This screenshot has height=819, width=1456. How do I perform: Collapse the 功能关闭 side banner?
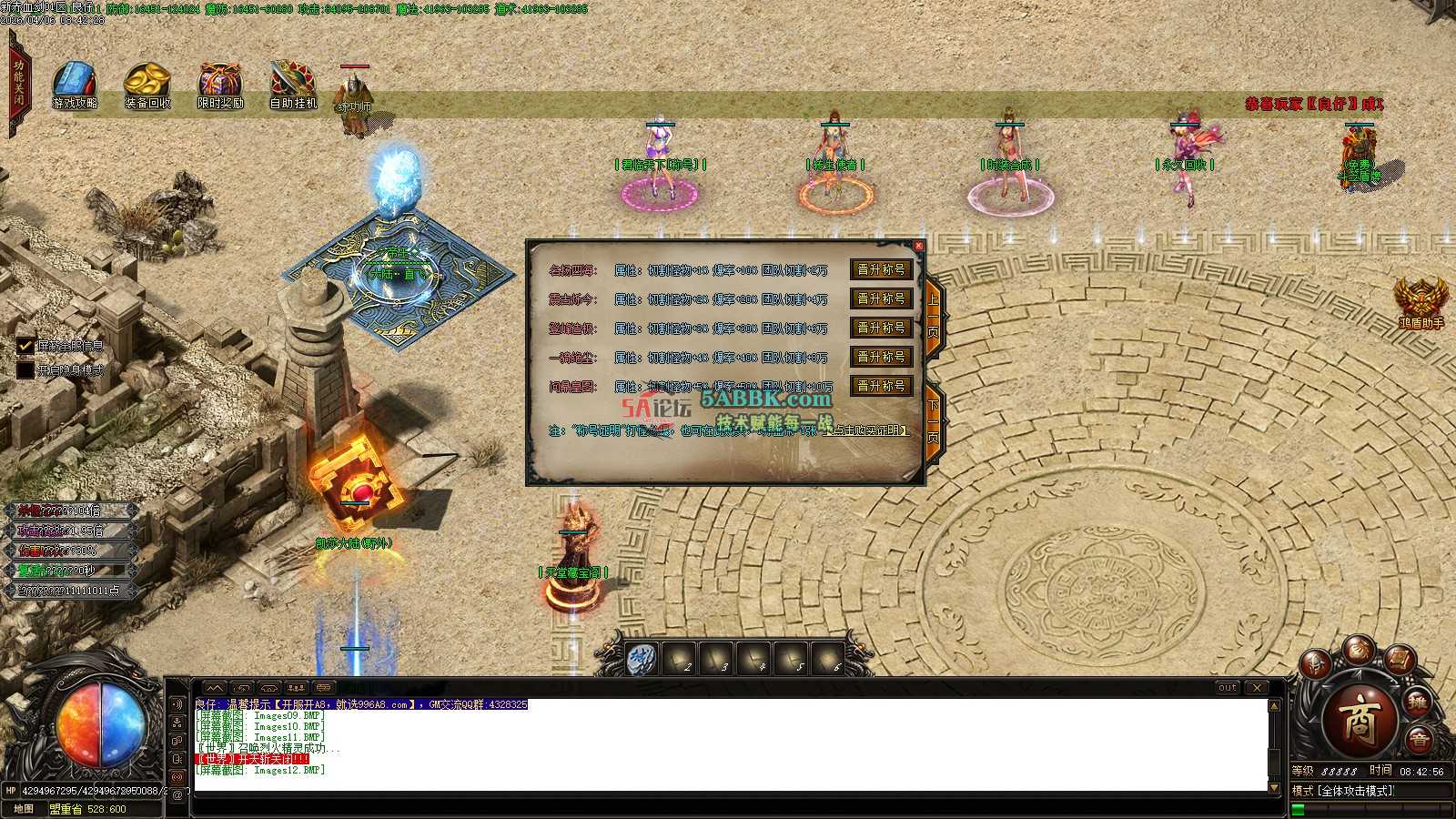click(18, 84)
